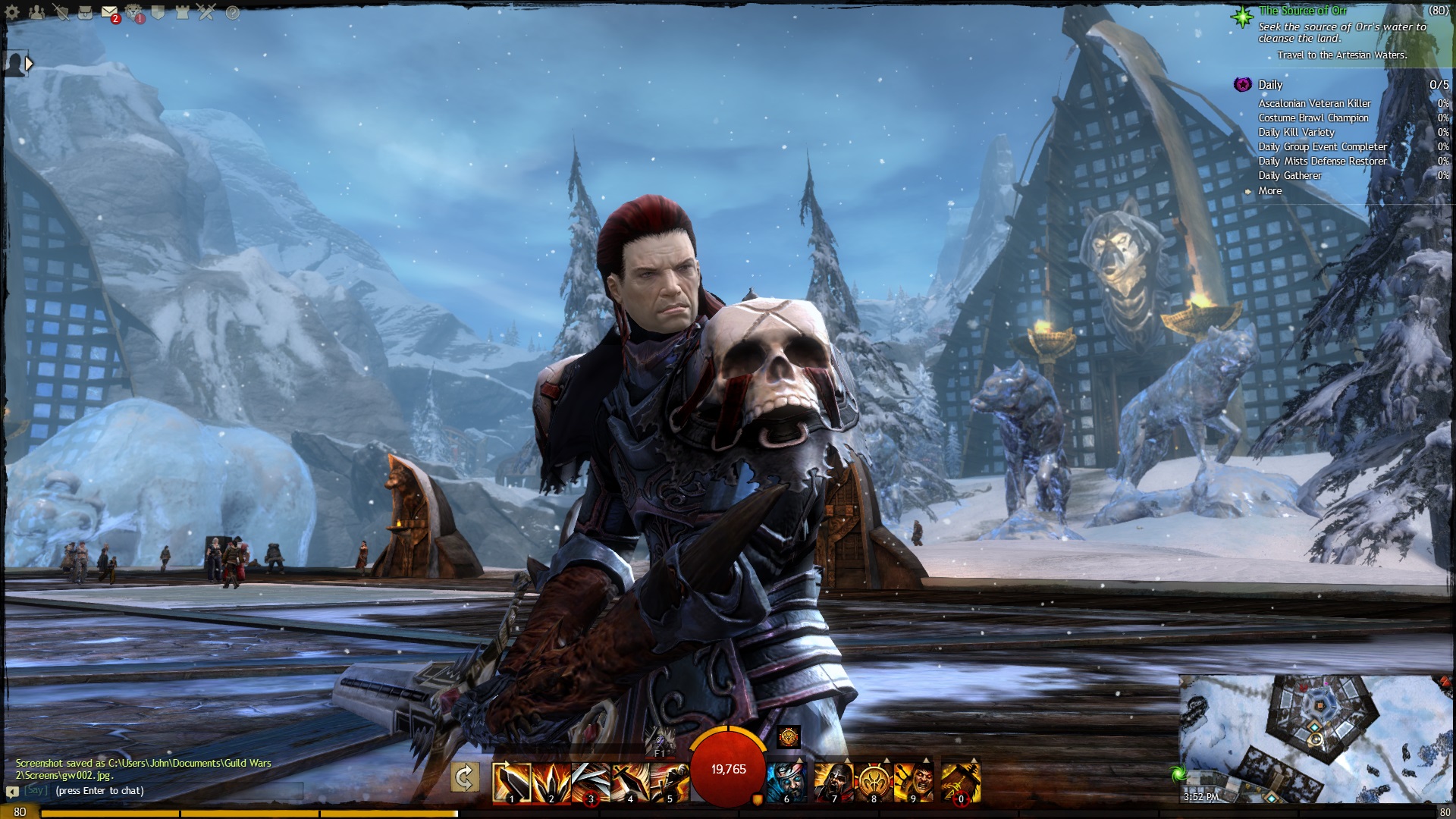
Task: Activate the elite banner skill 0
Action: (x=961, y=782)
